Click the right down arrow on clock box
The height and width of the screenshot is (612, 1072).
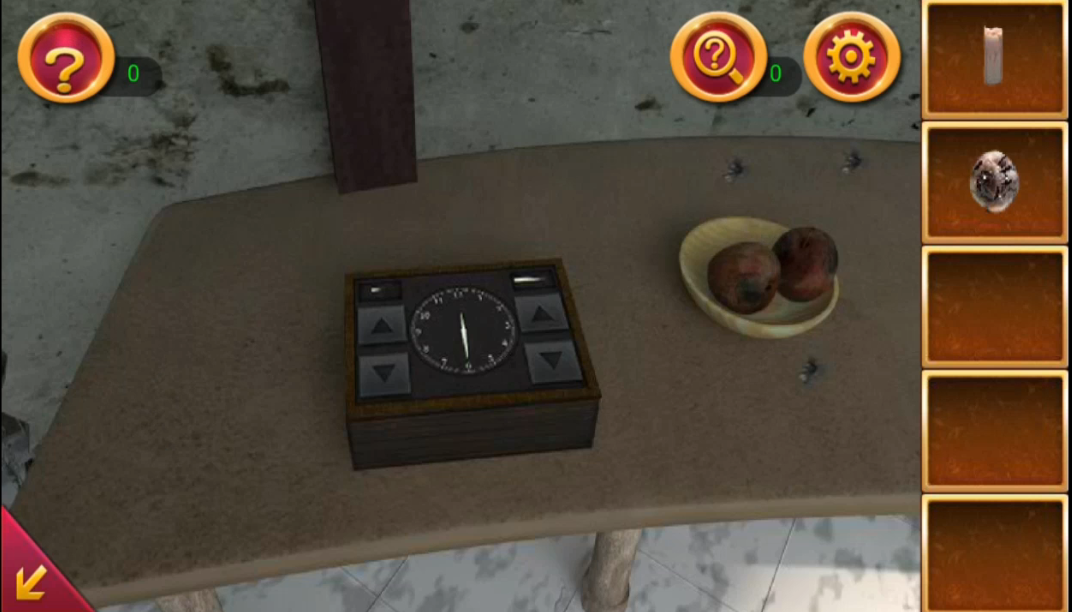click(553, 360)
